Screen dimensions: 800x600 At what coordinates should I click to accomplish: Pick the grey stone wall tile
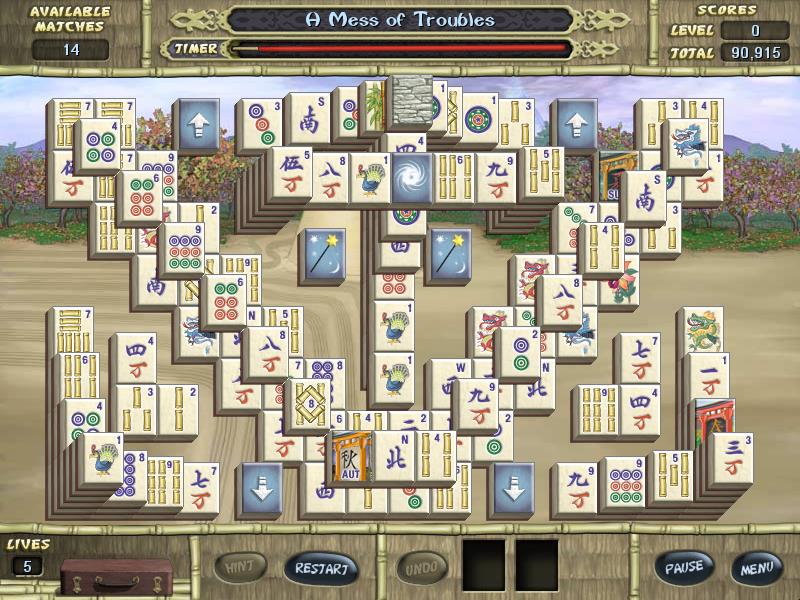(411, 100)
